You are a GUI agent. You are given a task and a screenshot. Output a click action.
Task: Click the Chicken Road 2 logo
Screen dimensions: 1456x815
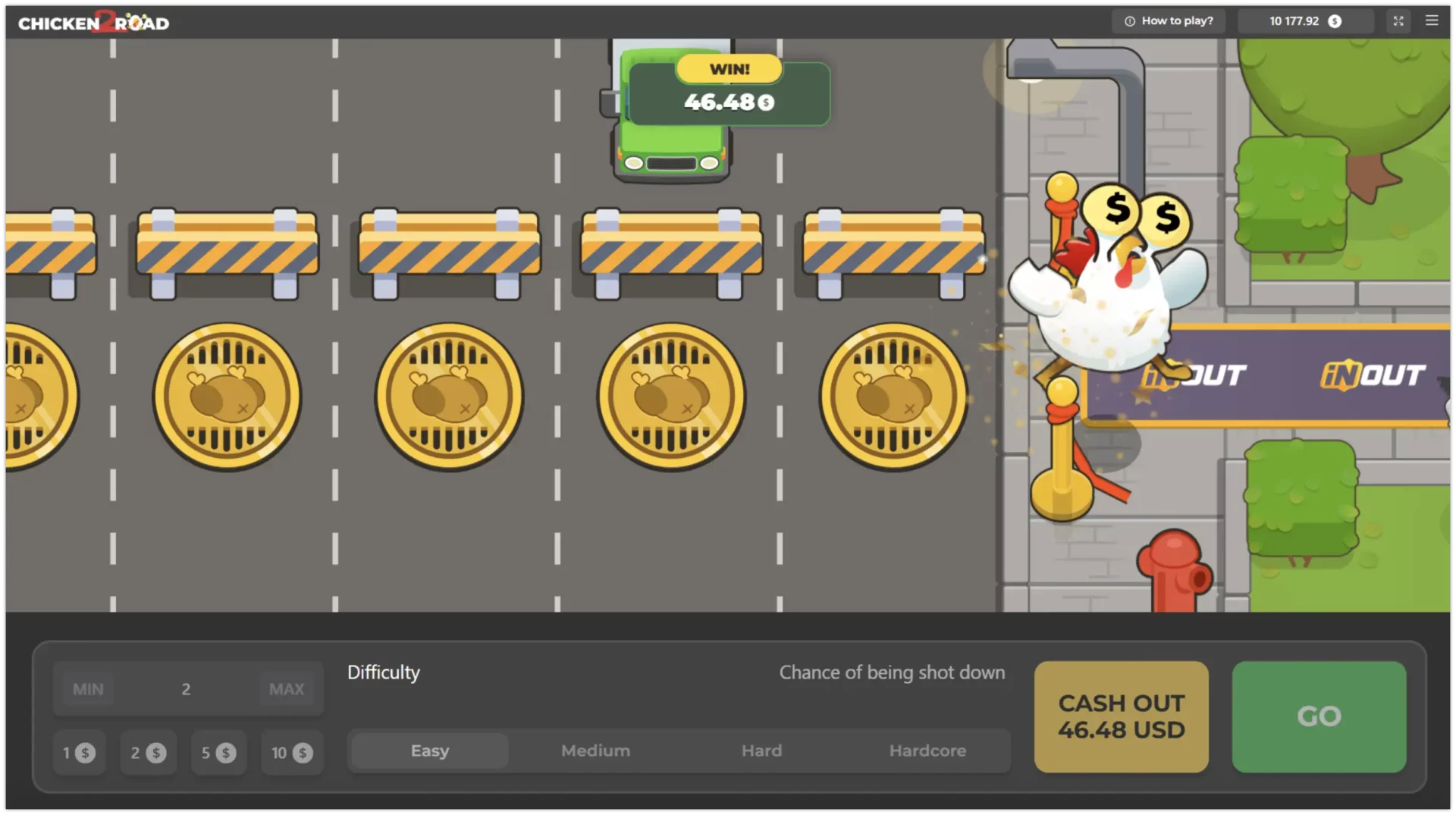(93, 21)
